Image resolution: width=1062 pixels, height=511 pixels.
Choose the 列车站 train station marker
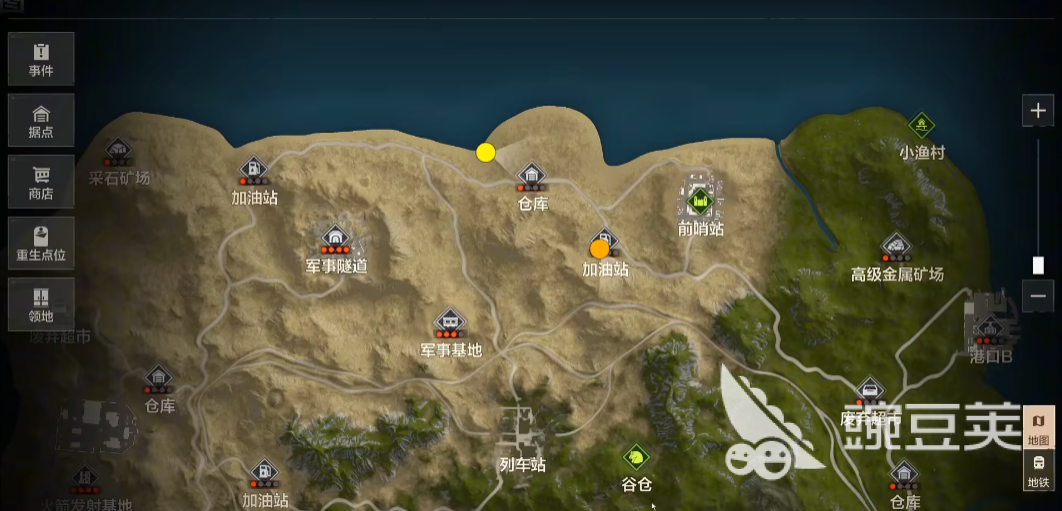point(522,432)
